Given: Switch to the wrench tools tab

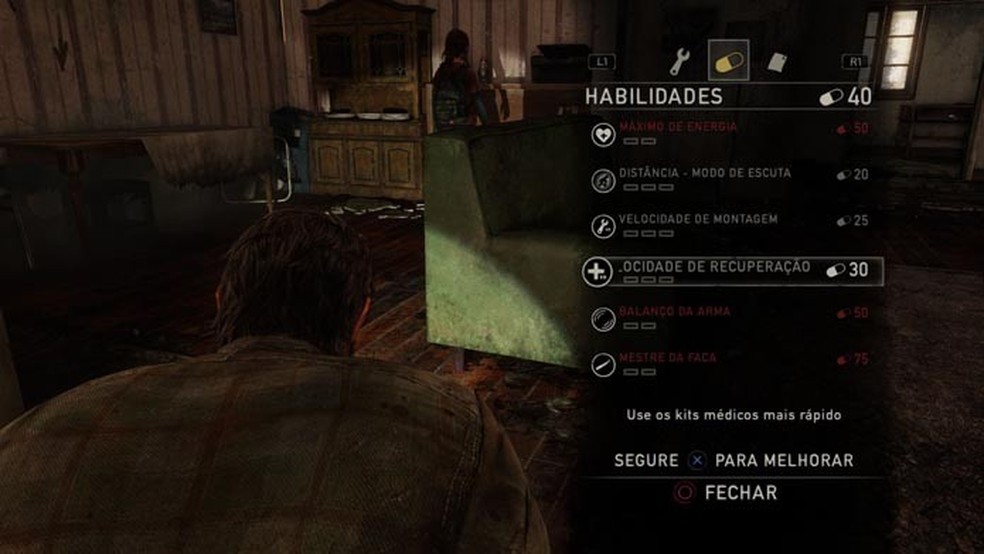Looking at the screenshot, I should point(680,62).
